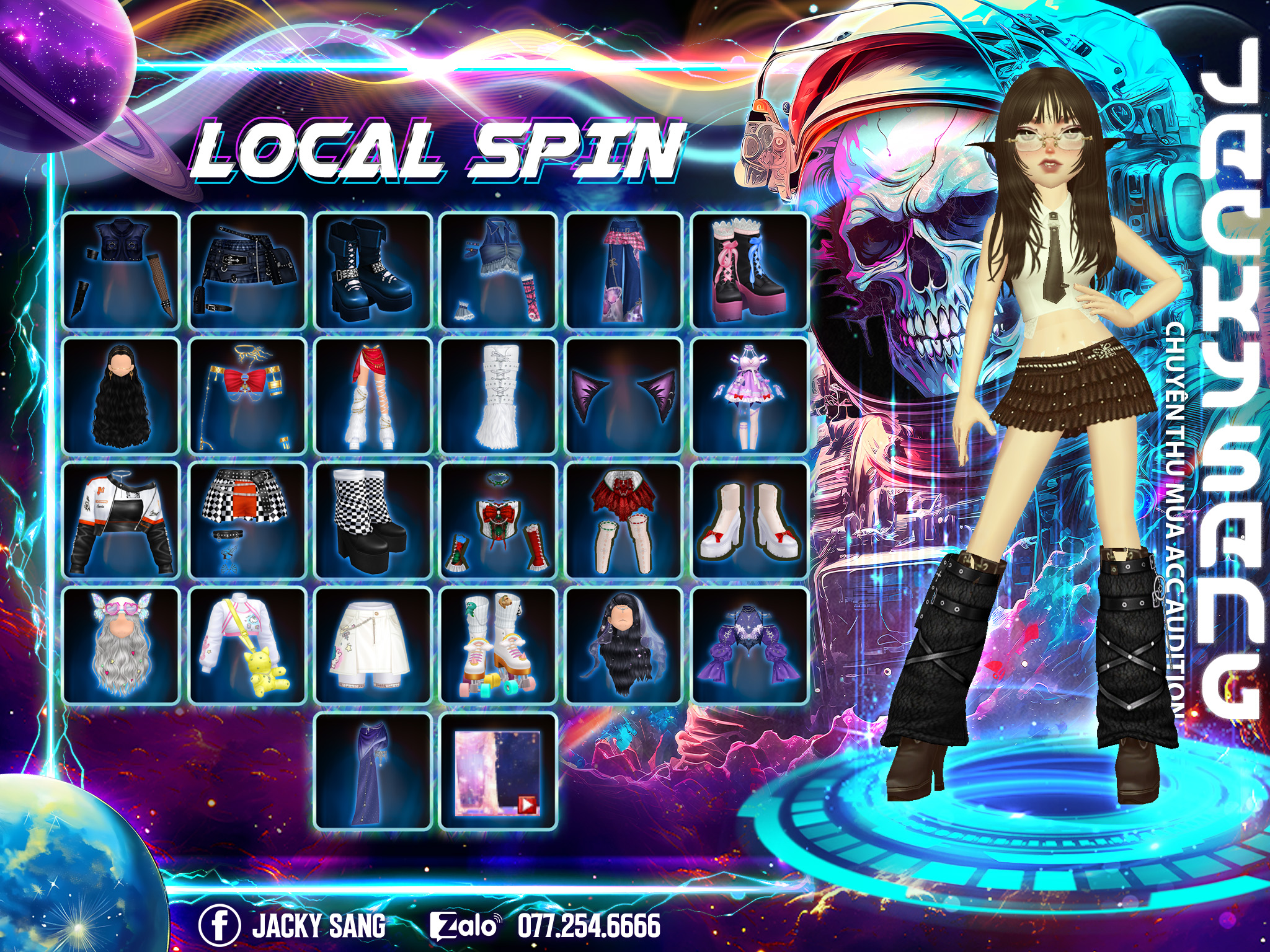Choose the denim mini skirt with belts

pyautogui.click(x=247, y=271)
